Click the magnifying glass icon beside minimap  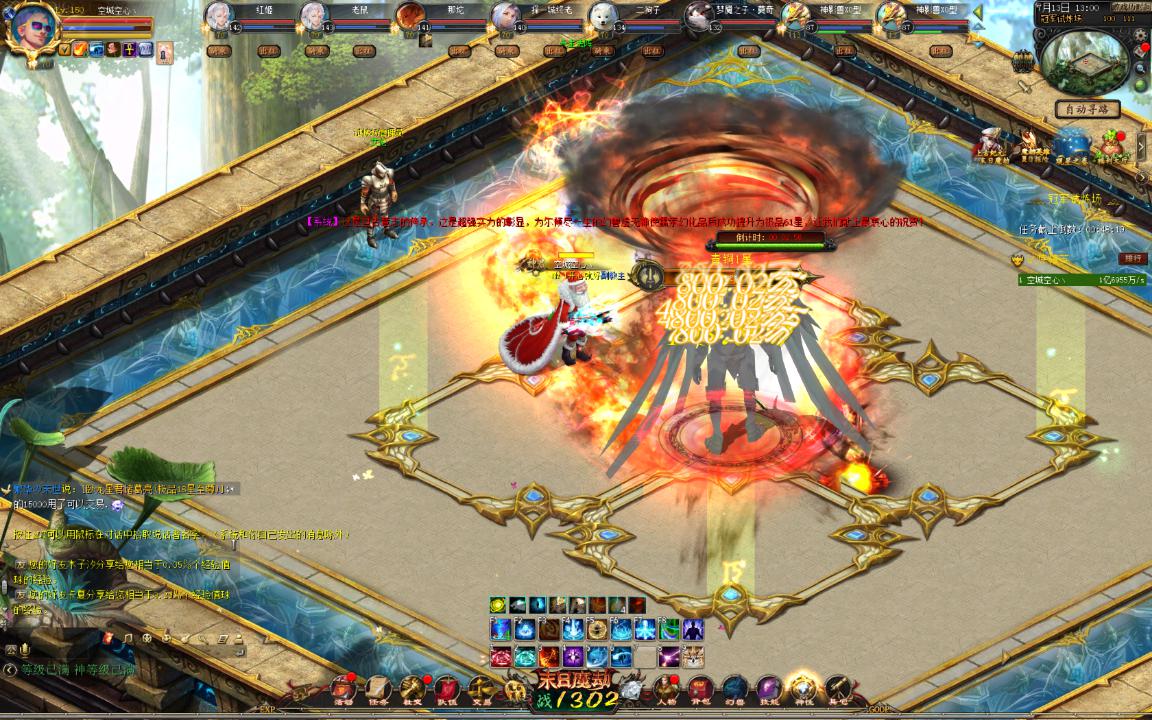pyautogui.click(x=1141, y=69)
